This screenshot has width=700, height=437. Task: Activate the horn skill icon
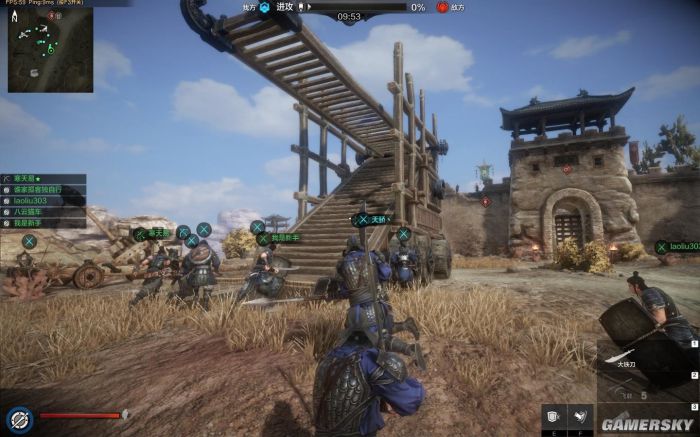click(580, 415)
